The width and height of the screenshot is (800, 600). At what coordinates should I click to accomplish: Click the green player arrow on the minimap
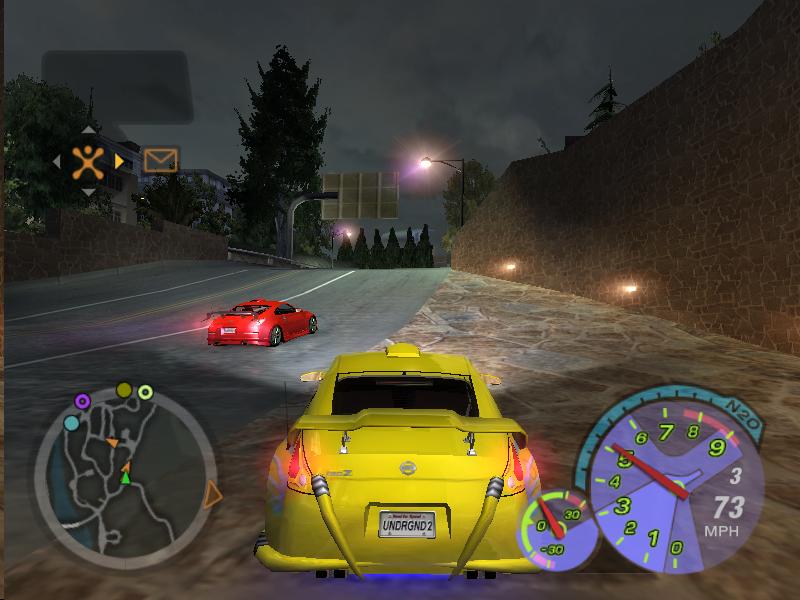tap(125, 477)
